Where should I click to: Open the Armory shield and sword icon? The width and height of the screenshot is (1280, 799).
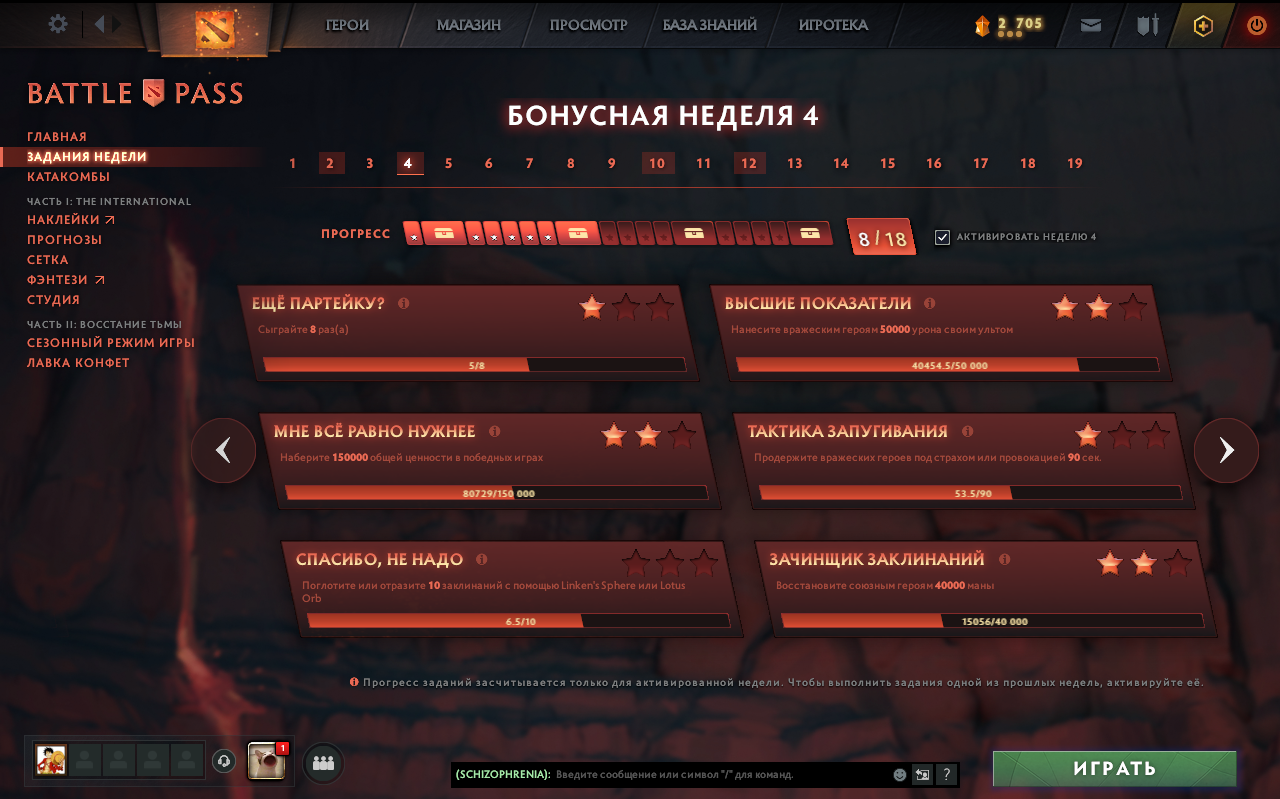[1146, 25]
